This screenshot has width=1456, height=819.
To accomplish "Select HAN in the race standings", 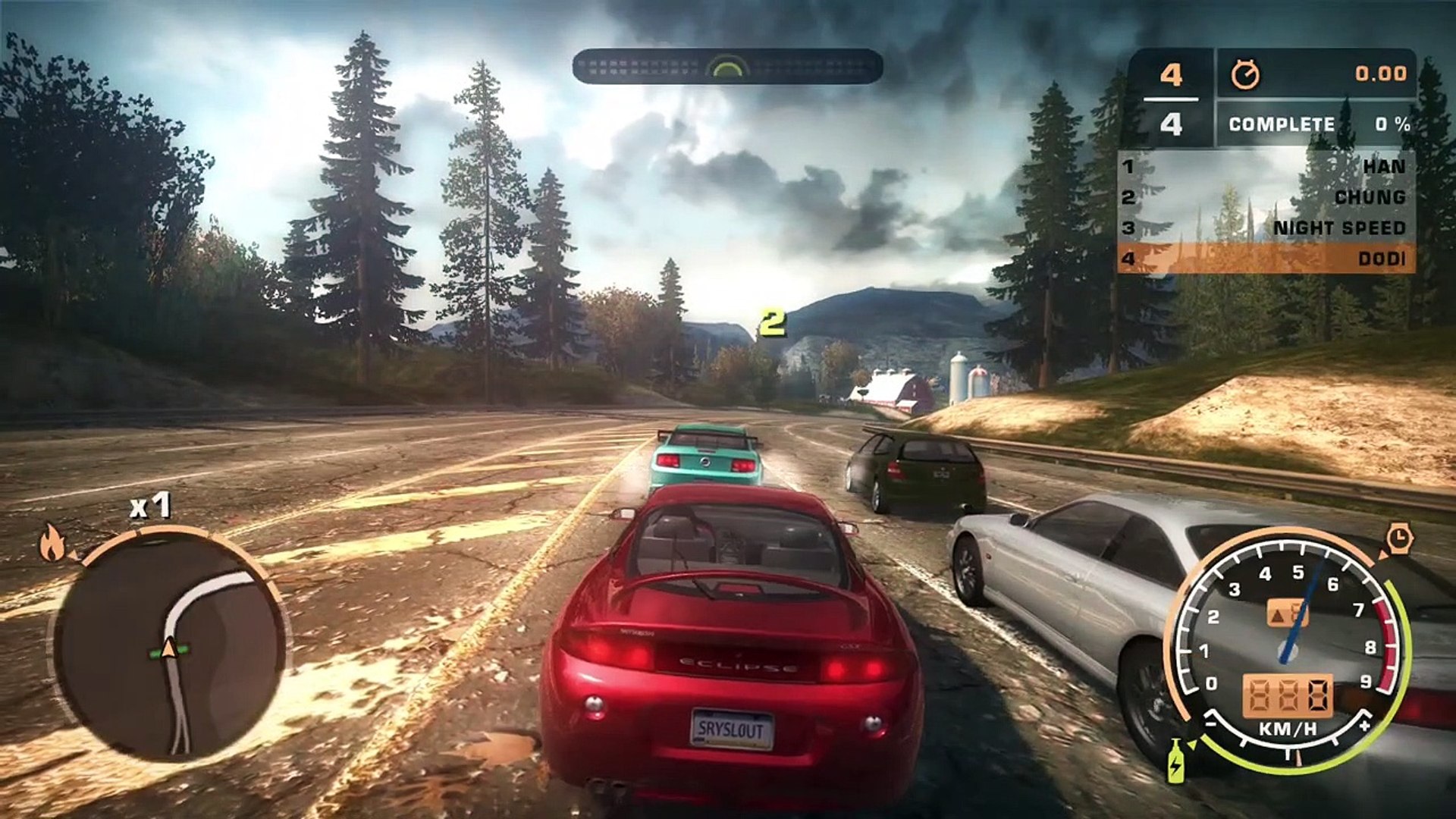I will tap(1265, 166).
